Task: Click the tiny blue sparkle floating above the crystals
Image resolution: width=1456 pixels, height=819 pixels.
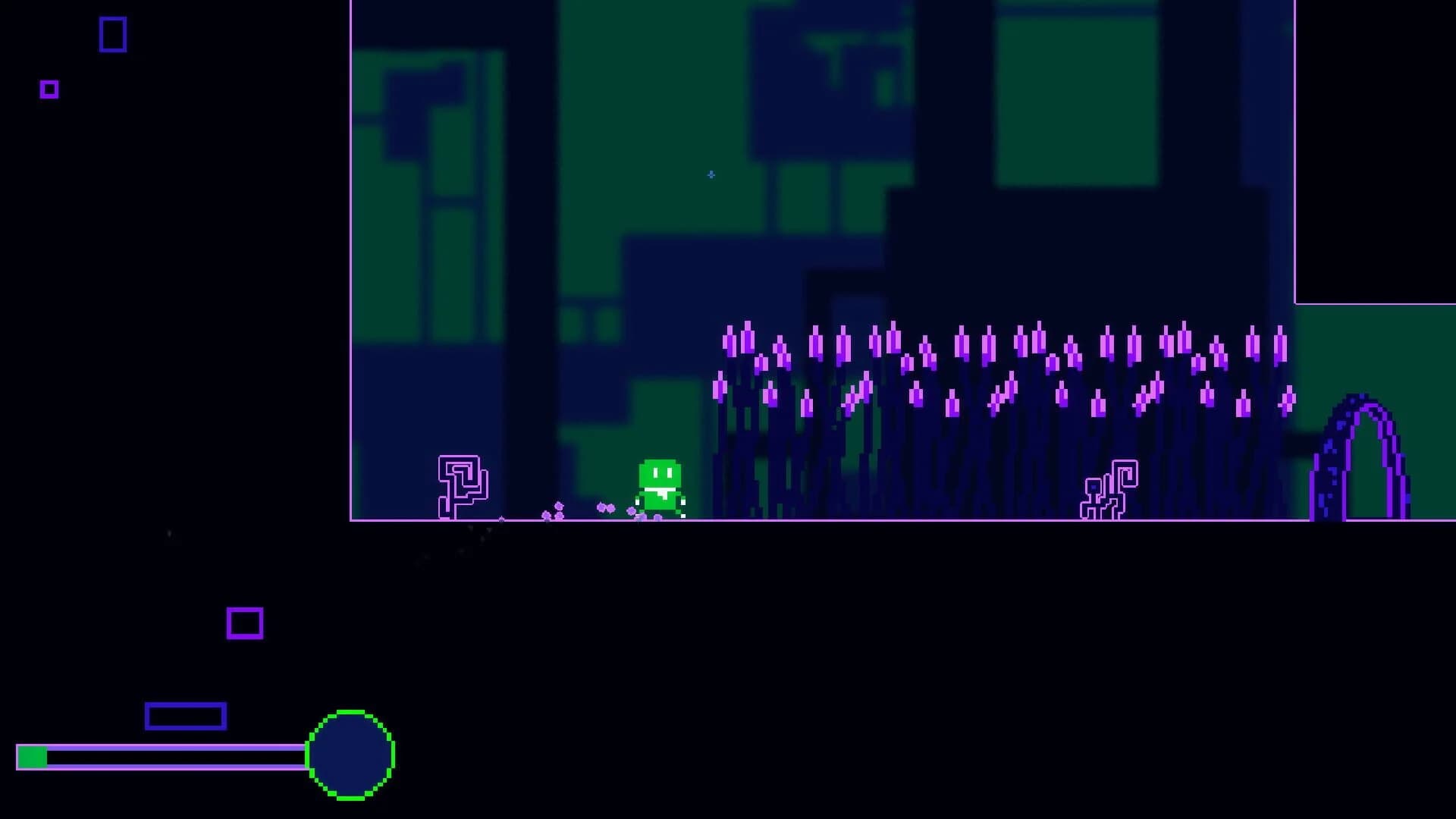Action: click(x=711, y=174)
